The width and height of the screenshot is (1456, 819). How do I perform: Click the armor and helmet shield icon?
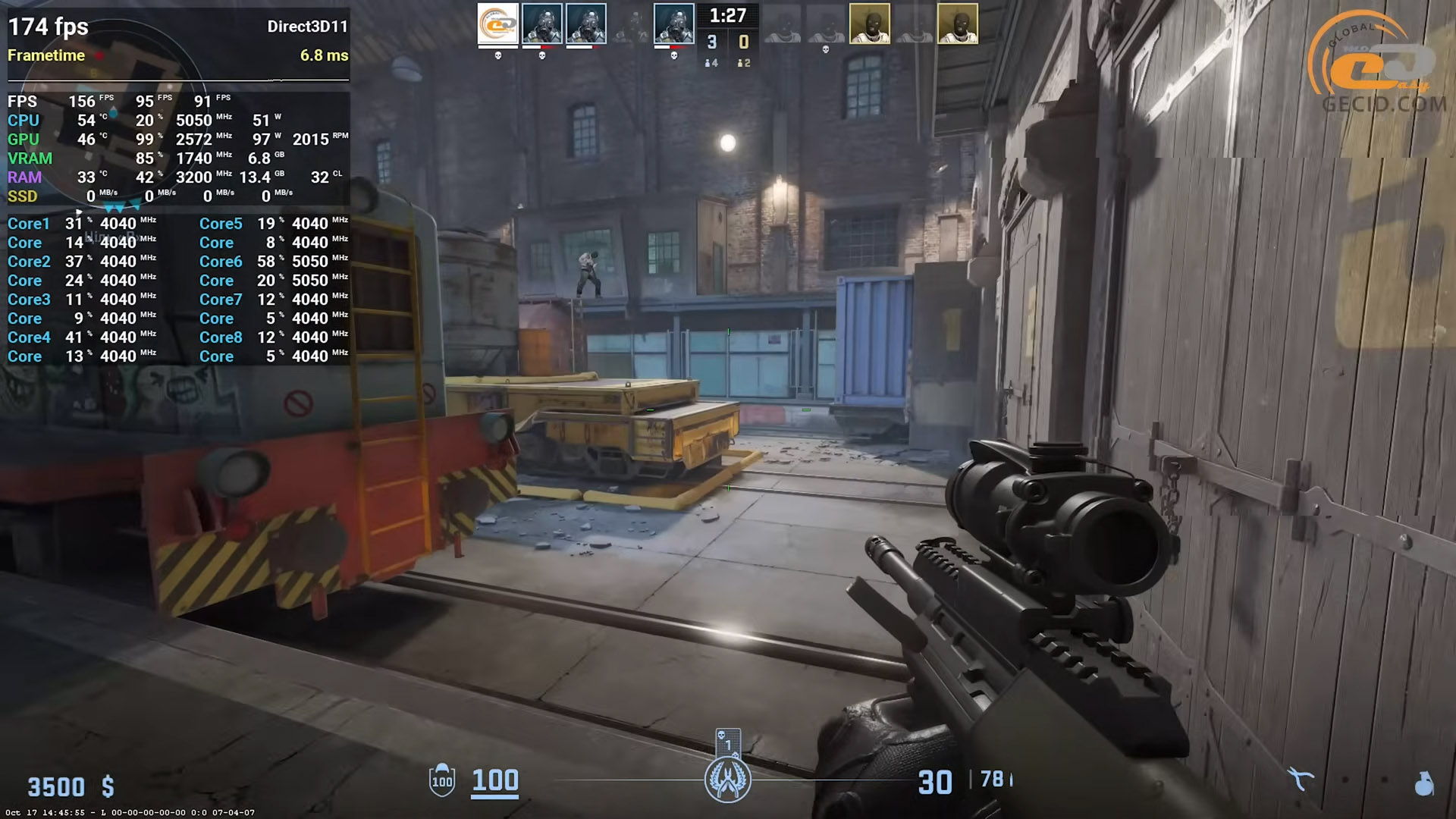coord(442,780)
